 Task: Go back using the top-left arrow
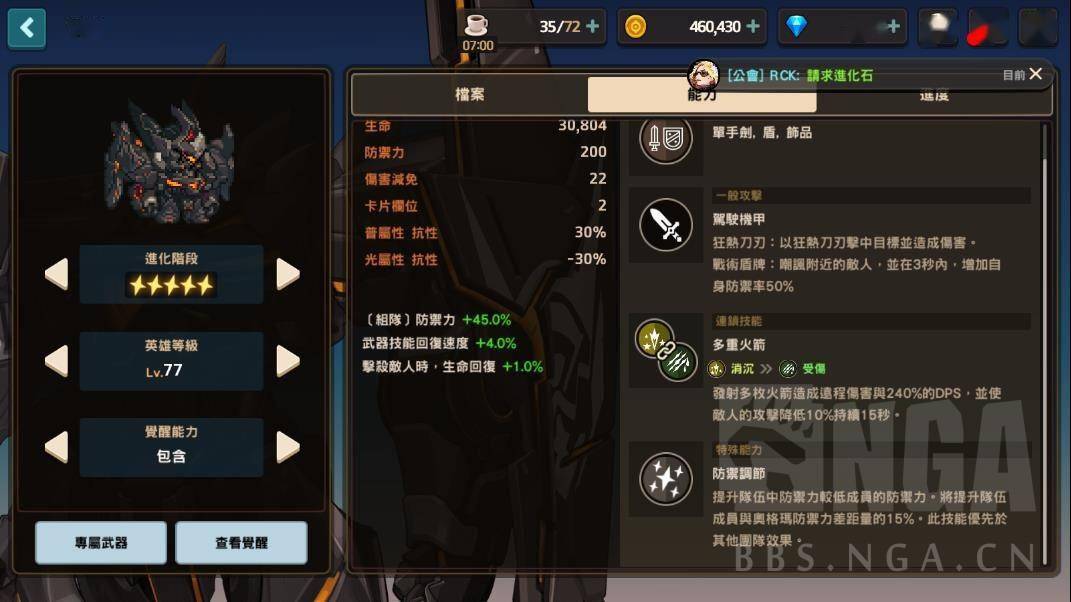27,27
